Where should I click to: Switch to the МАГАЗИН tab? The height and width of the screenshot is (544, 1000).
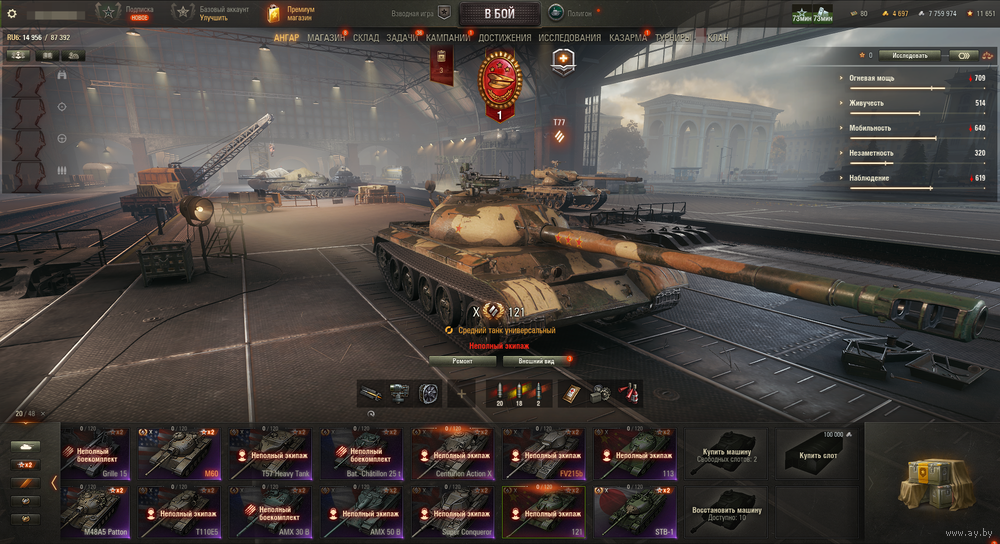[x=326, y=38]
